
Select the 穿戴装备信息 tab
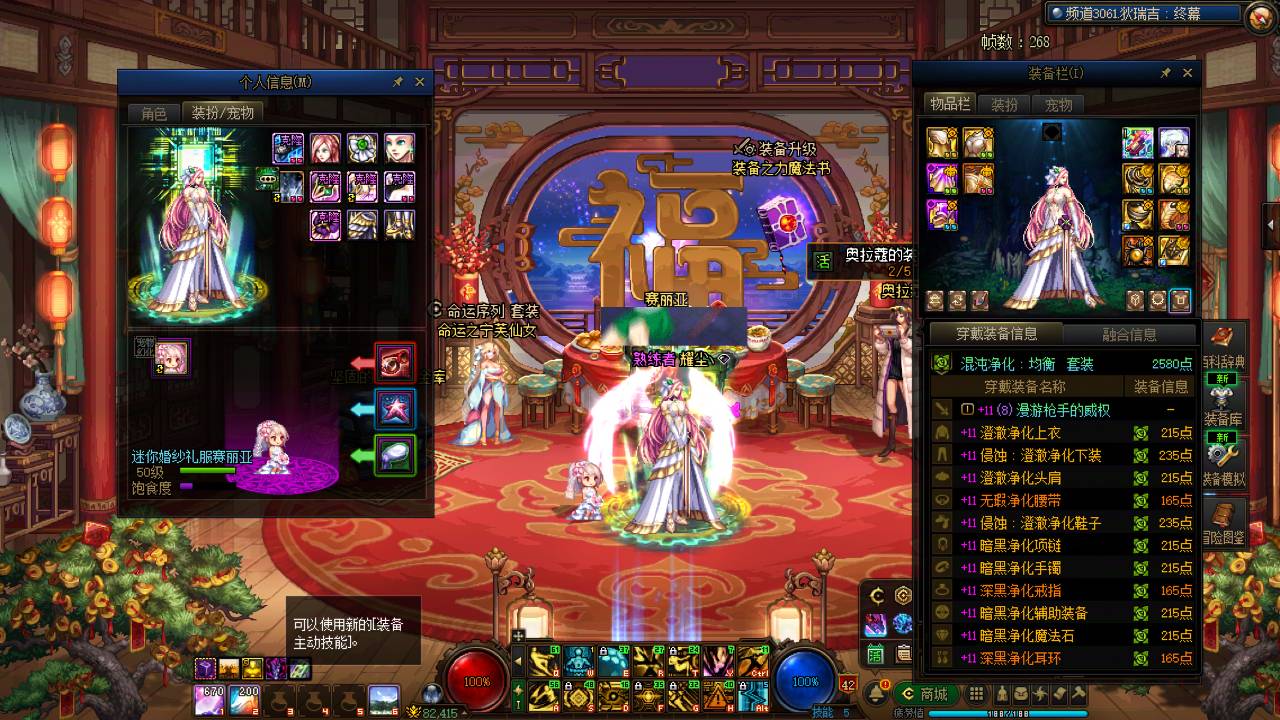click(996, 334)
